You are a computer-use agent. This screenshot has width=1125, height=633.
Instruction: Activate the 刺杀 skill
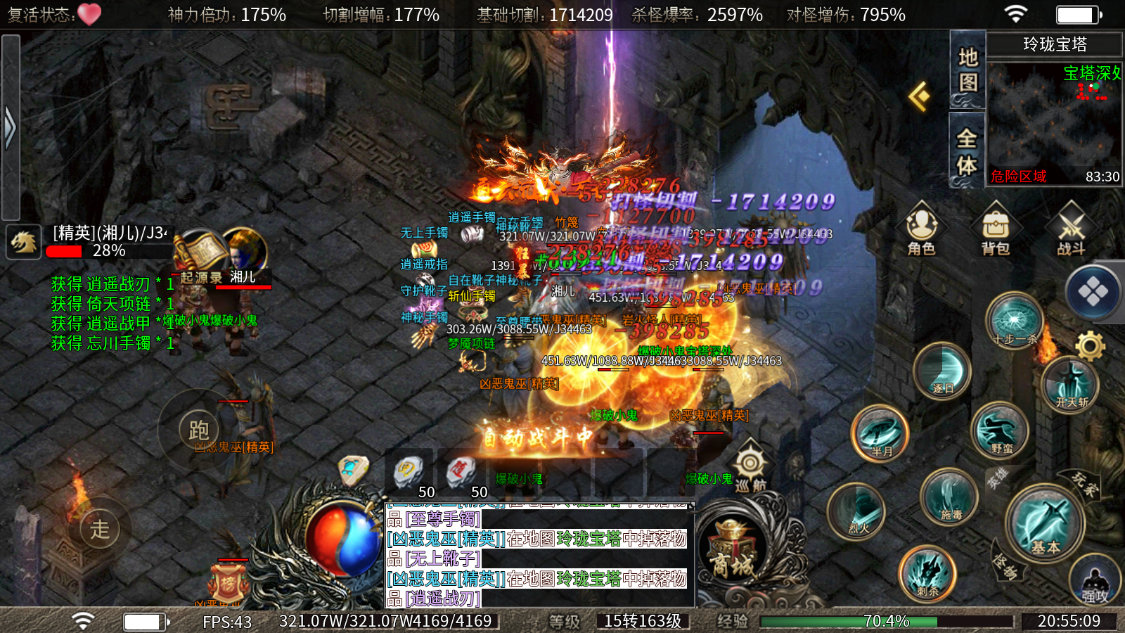(x=927, y=574)
